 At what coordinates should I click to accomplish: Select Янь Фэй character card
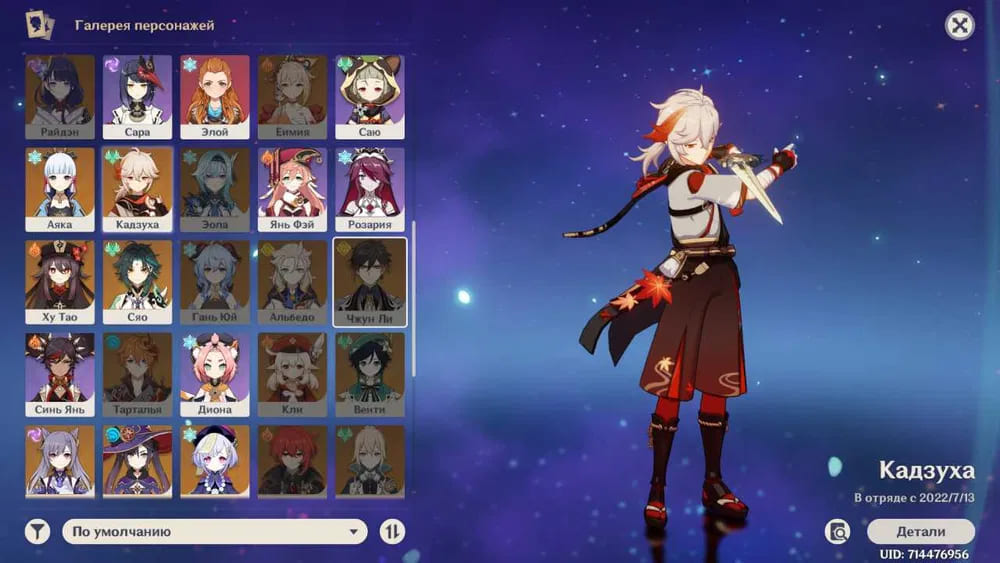[292, 189]
